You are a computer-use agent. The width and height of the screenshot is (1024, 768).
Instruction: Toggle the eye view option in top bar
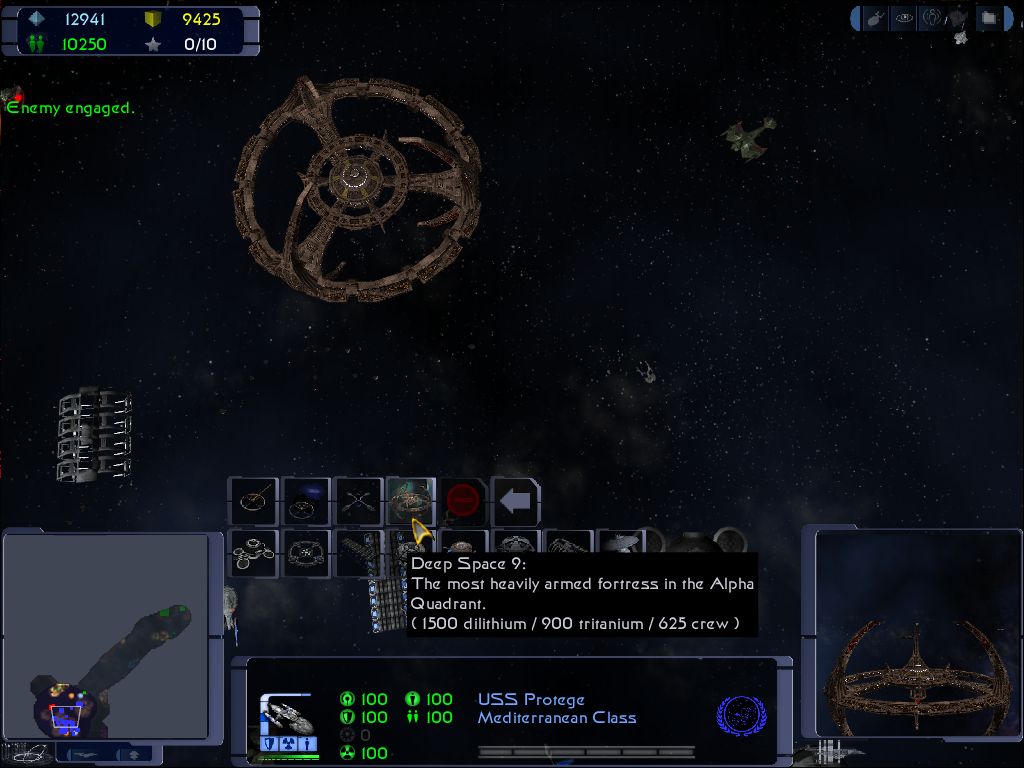pos(904,18)
